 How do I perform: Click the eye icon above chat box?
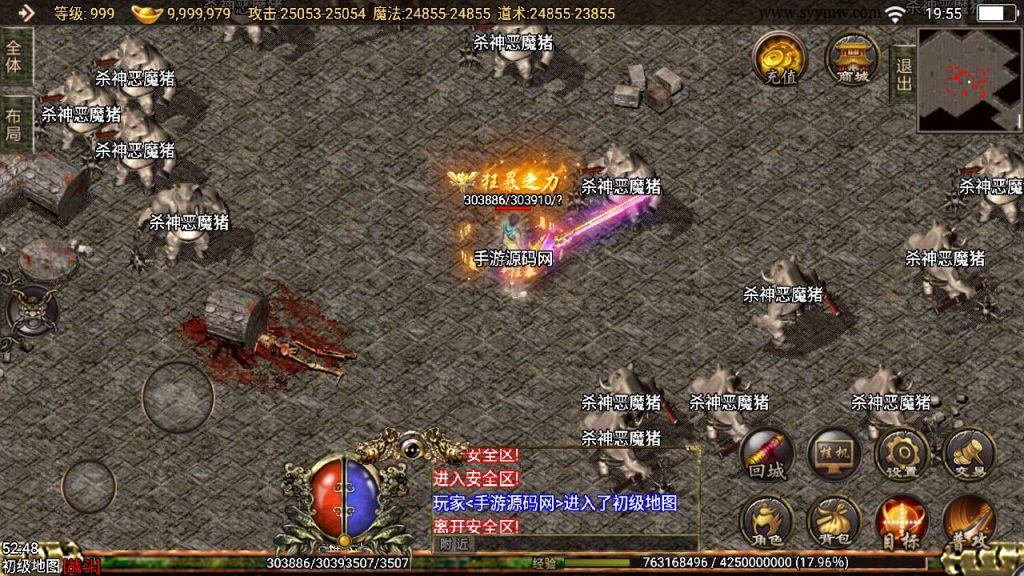(x=412, y=449)
